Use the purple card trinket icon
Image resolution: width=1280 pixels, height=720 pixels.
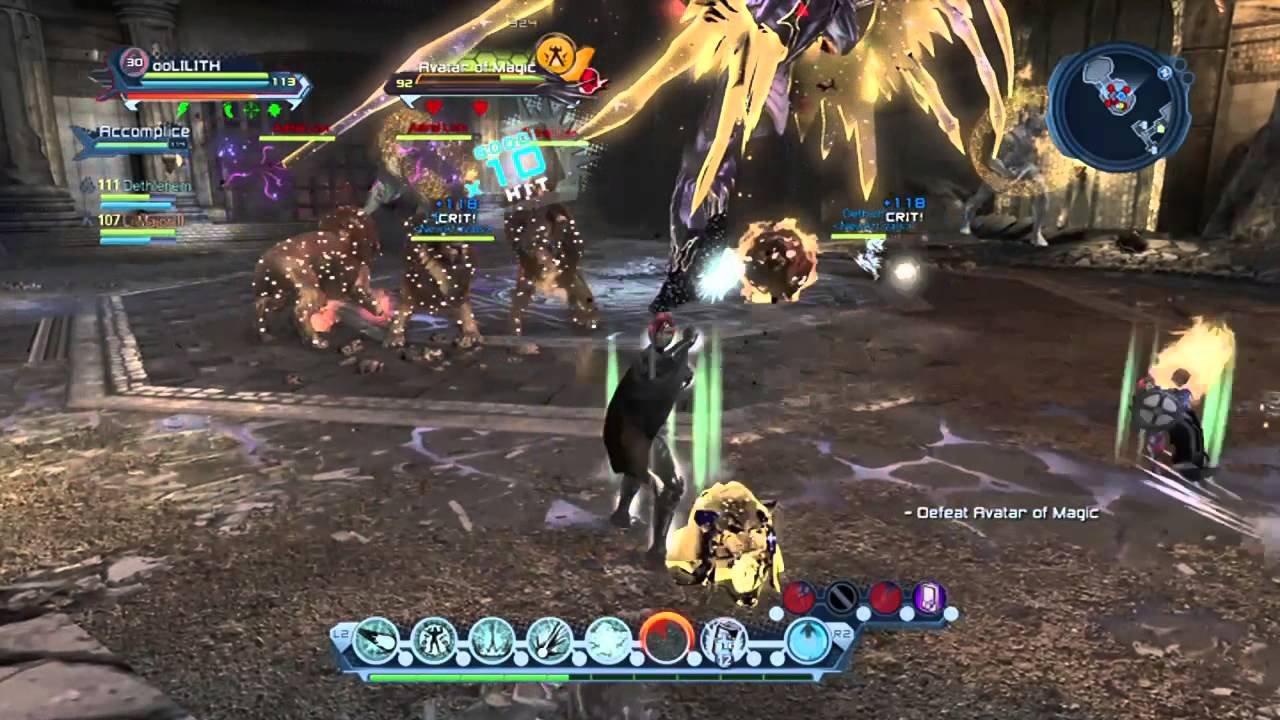point(929,598)
